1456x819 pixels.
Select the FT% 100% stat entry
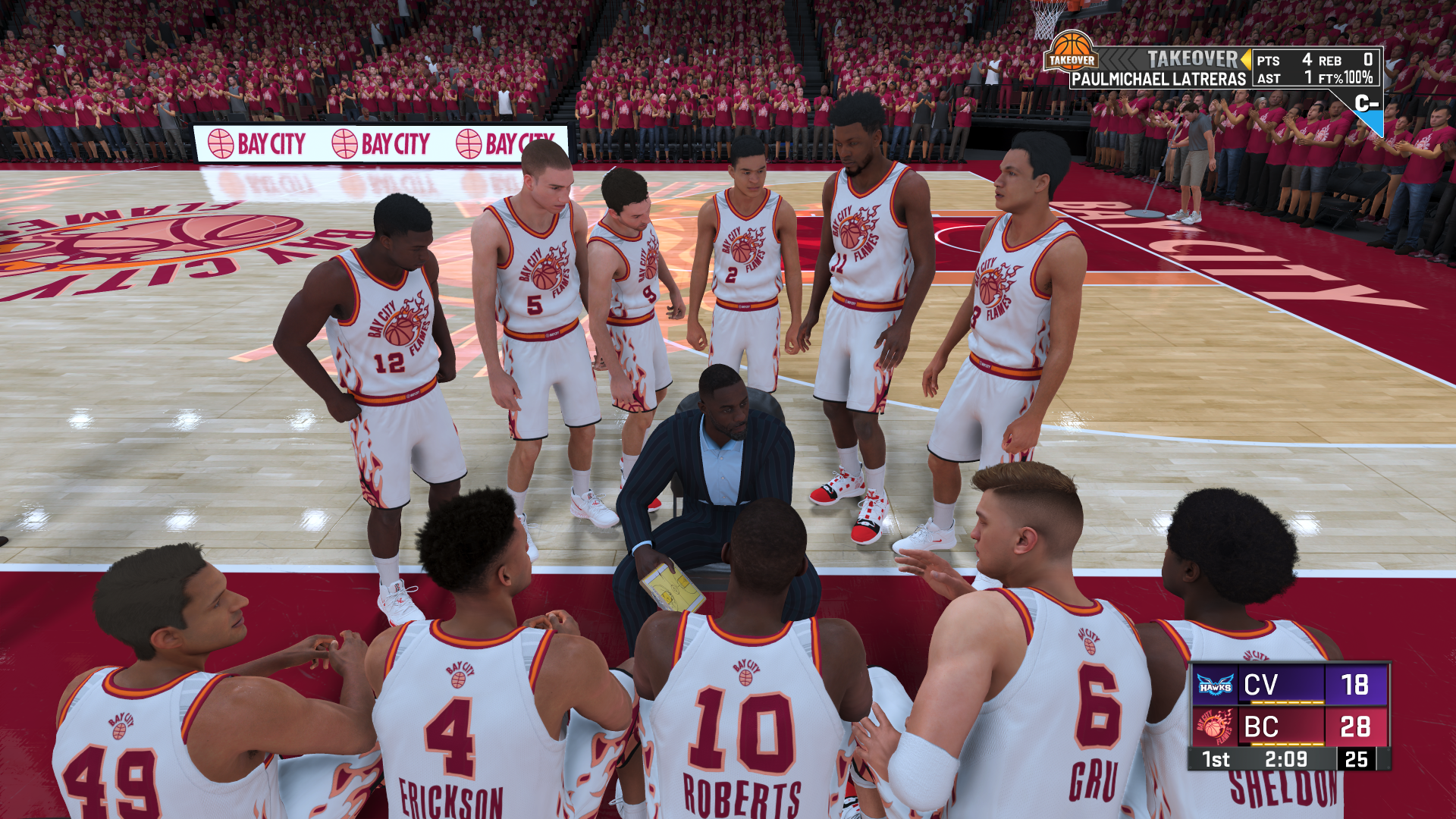point(1345,78)
